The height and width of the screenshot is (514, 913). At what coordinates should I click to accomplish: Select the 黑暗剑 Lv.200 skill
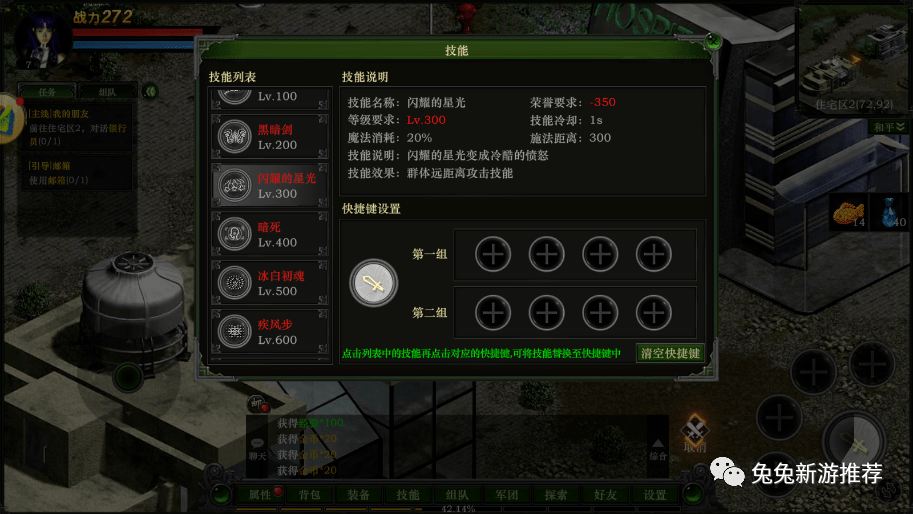(270, 137)
